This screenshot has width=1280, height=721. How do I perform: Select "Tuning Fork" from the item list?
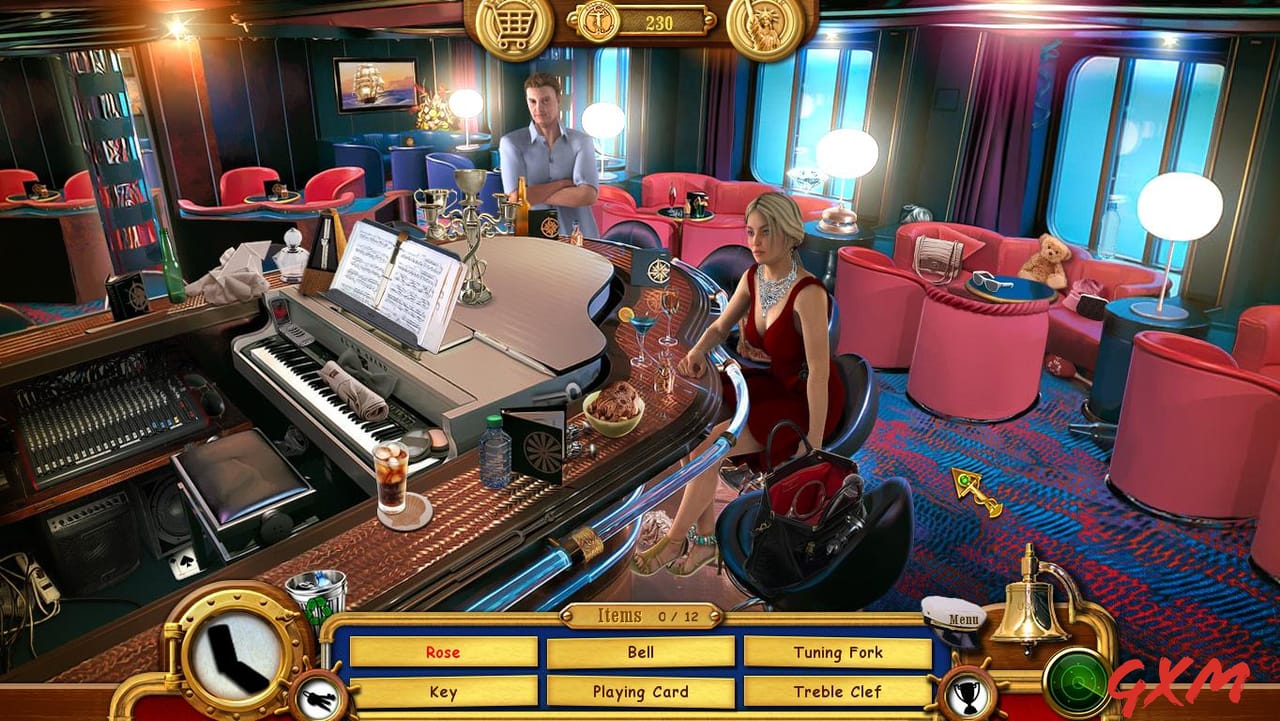point(840,652)
